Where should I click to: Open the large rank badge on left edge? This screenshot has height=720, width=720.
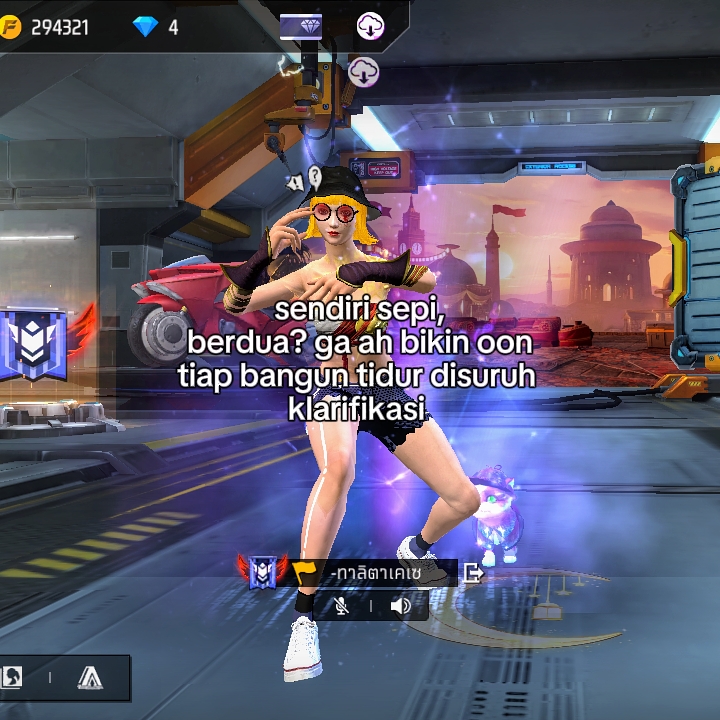34,343
